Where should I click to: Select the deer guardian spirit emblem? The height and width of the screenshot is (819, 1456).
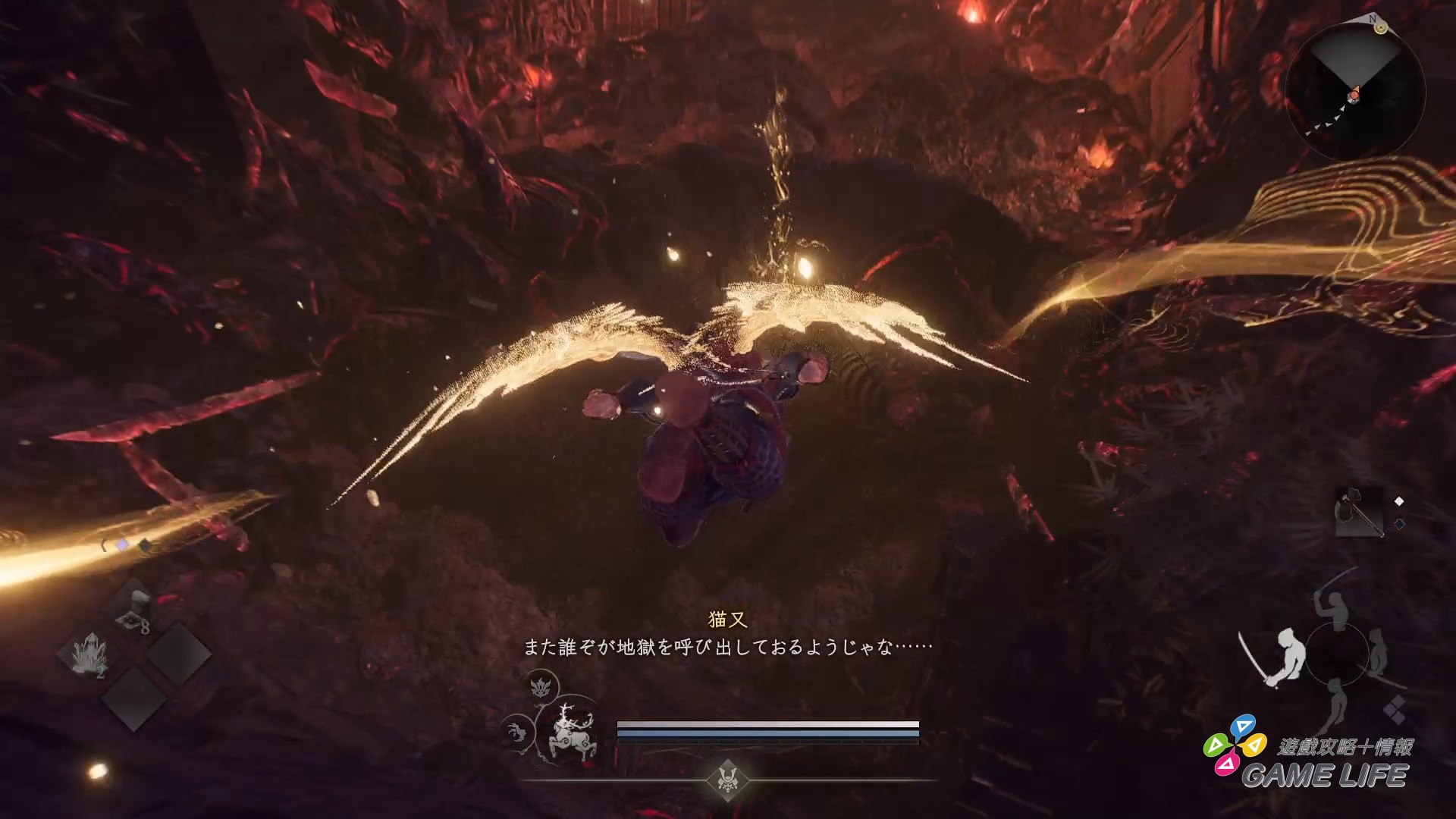click(574, 733)
